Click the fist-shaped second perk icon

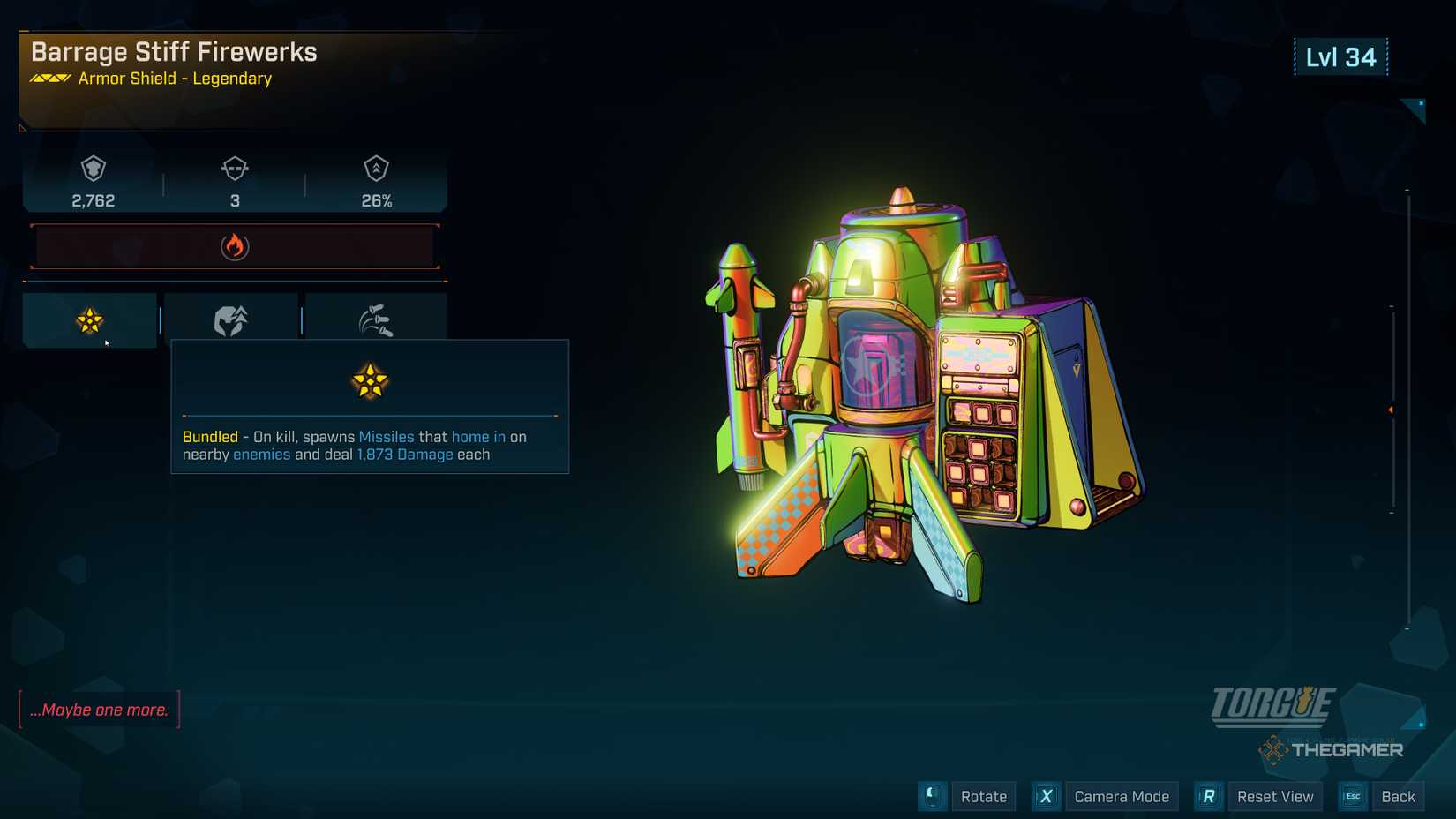tap(231, 319)
